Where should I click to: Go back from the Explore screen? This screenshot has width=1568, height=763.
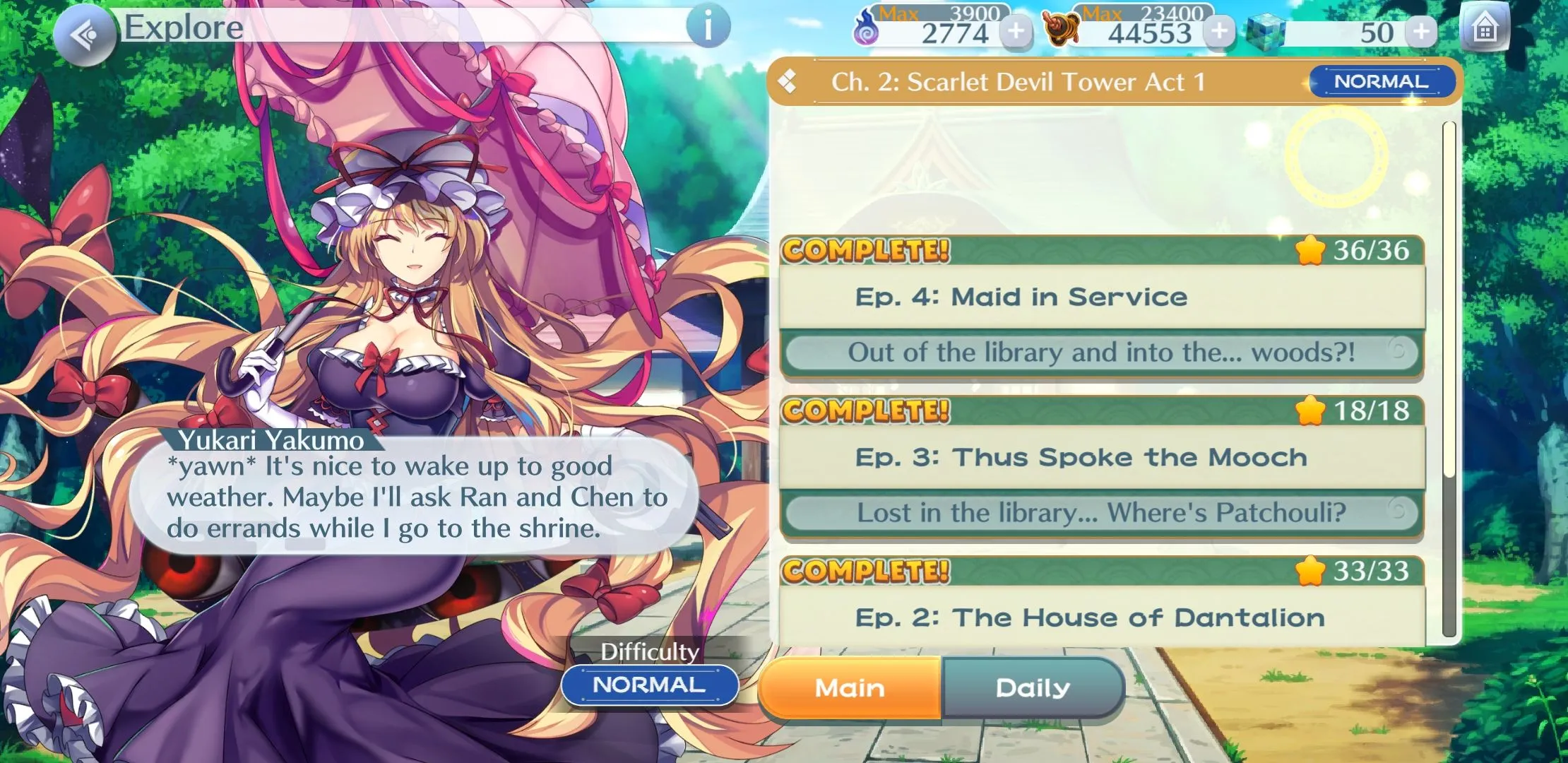pos(85,35)
